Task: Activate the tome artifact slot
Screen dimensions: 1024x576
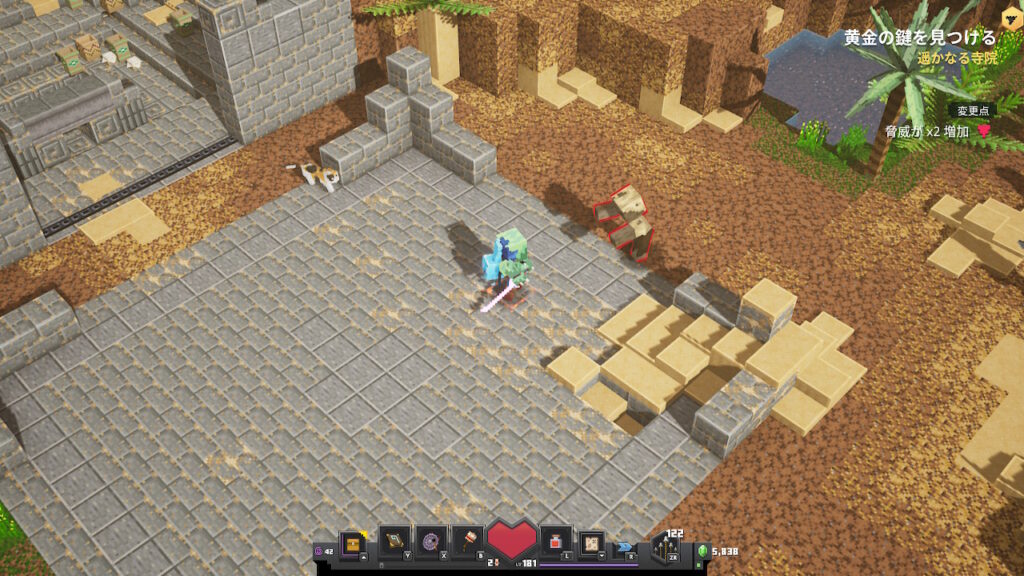Action: [395, 541]
